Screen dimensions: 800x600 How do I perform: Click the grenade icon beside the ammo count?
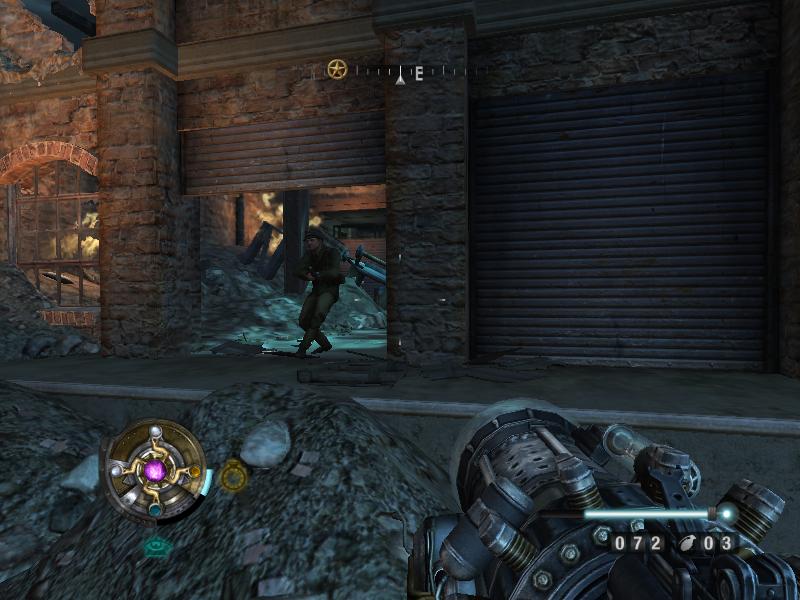(x=690, y=543)
